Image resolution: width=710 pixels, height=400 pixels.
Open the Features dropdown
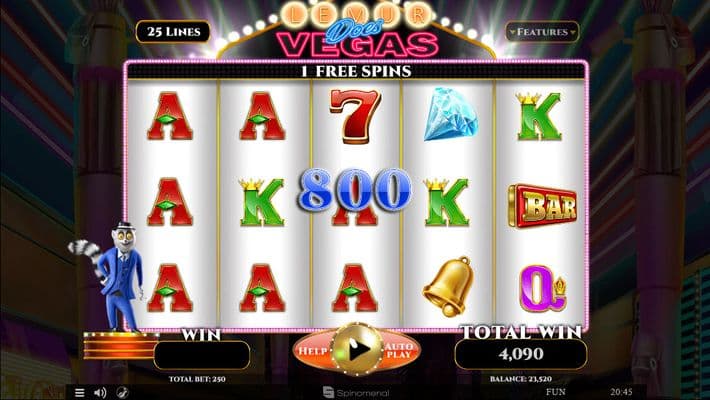click(541, 32)
